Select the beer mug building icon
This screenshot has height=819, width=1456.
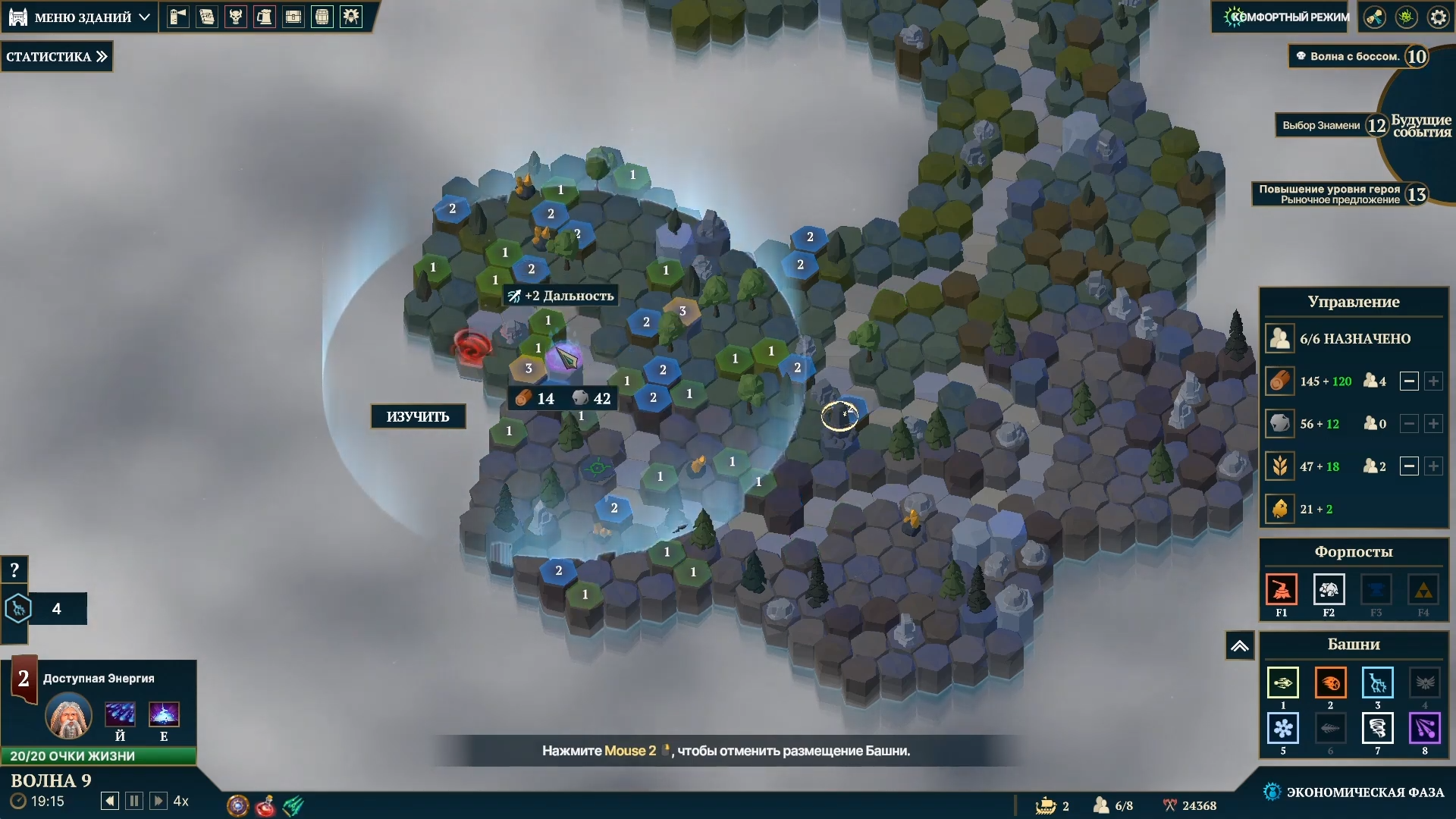265,17
